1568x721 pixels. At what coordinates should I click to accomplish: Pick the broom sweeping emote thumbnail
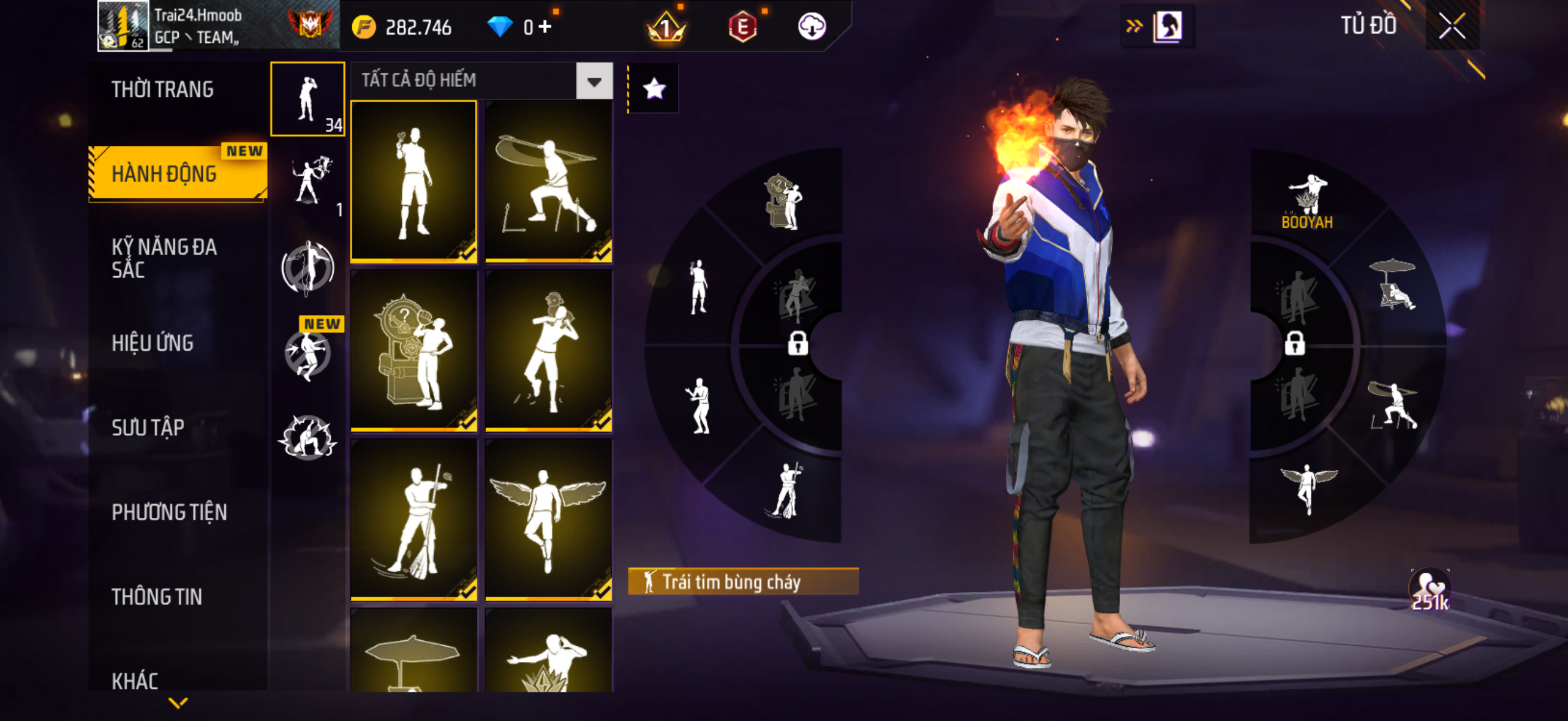point(414,519)
